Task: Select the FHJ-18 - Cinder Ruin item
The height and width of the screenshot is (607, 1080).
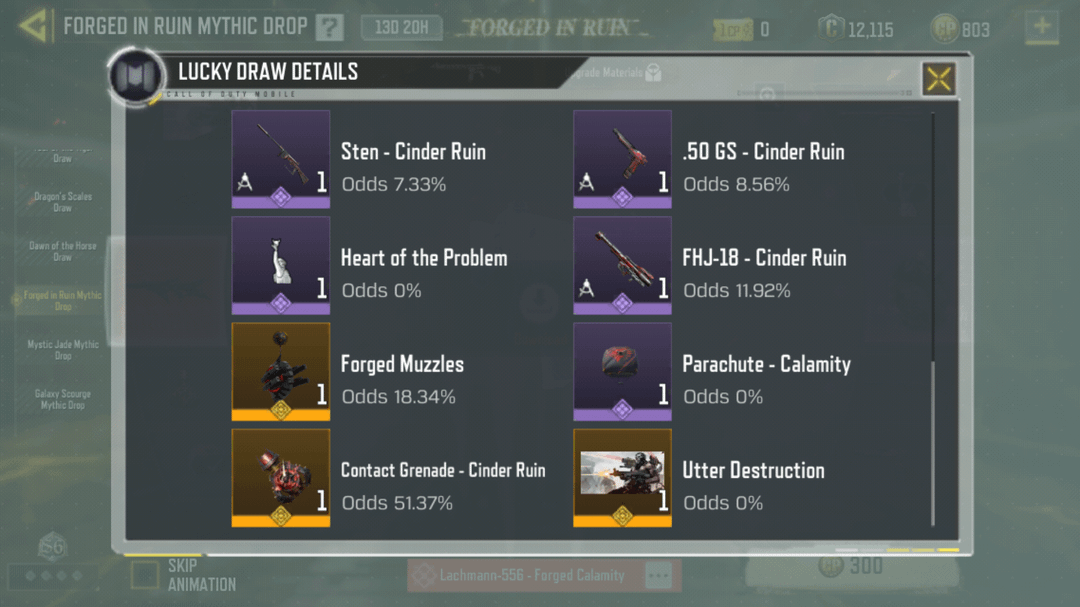Action: point(622,265)
